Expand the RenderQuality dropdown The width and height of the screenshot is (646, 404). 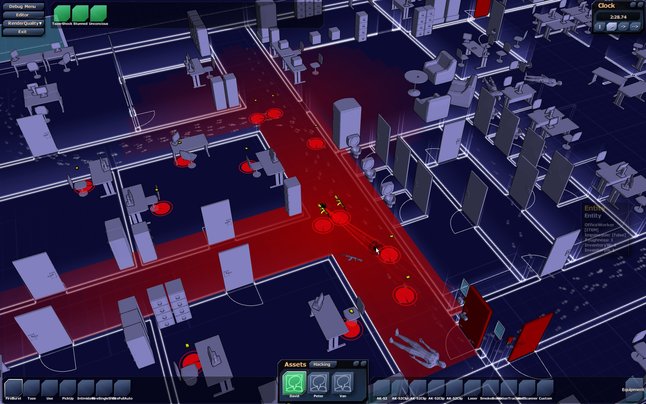click(x=21, y=23)
